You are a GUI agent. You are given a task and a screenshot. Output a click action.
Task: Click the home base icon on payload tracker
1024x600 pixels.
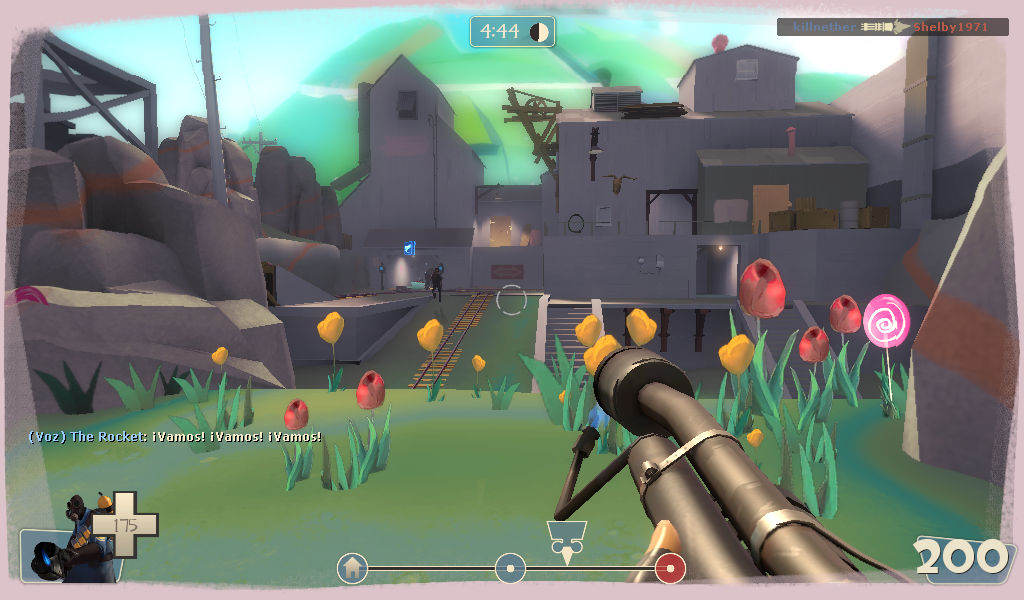pos(352,569)
